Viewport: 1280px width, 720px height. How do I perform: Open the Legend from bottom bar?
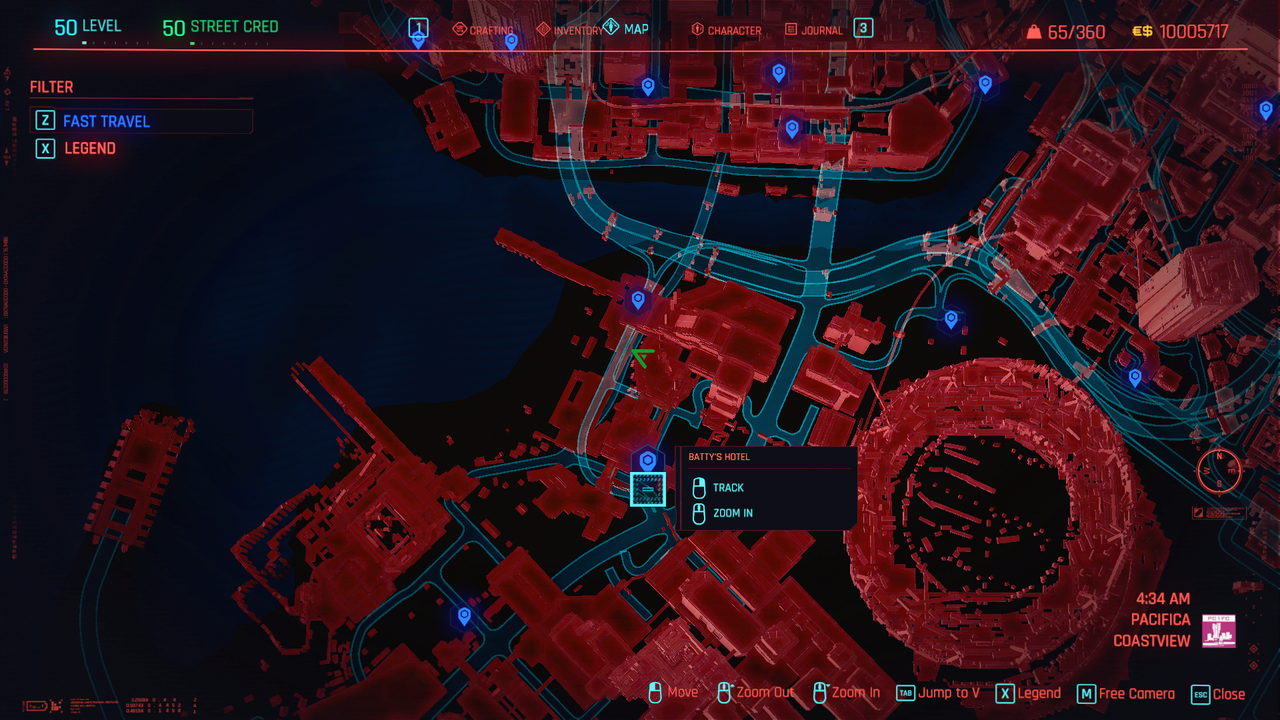[x=1028, y=694]
